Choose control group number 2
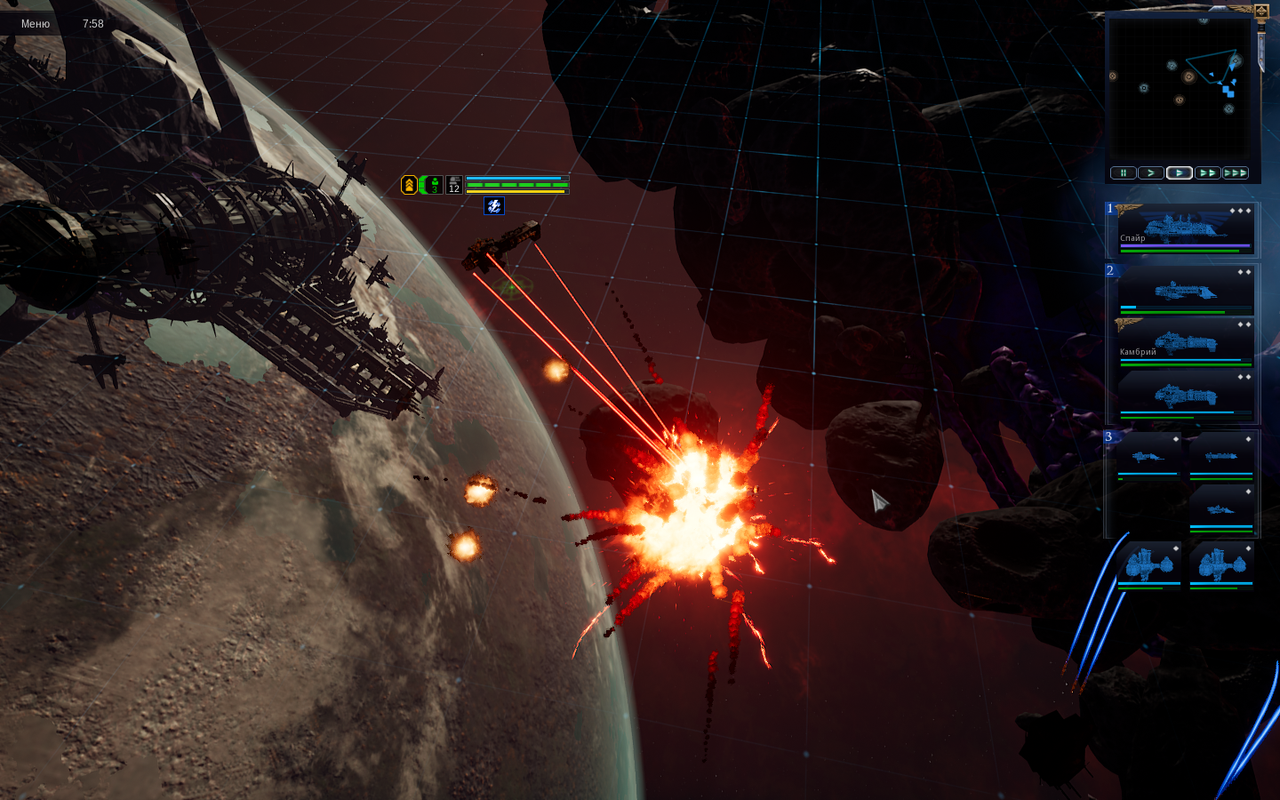Image resolution: width=1280 pixels, height=800 pixels. 1109,270
